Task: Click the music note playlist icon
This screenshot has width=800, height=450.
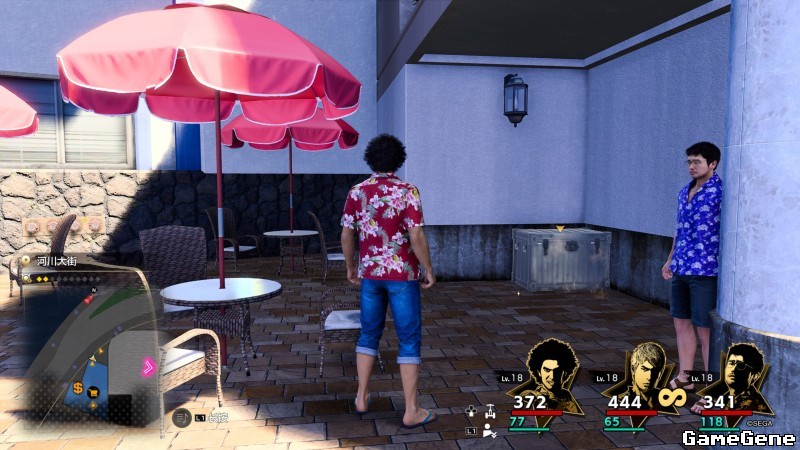Action: pyautogui.click(x=182, y=419)
